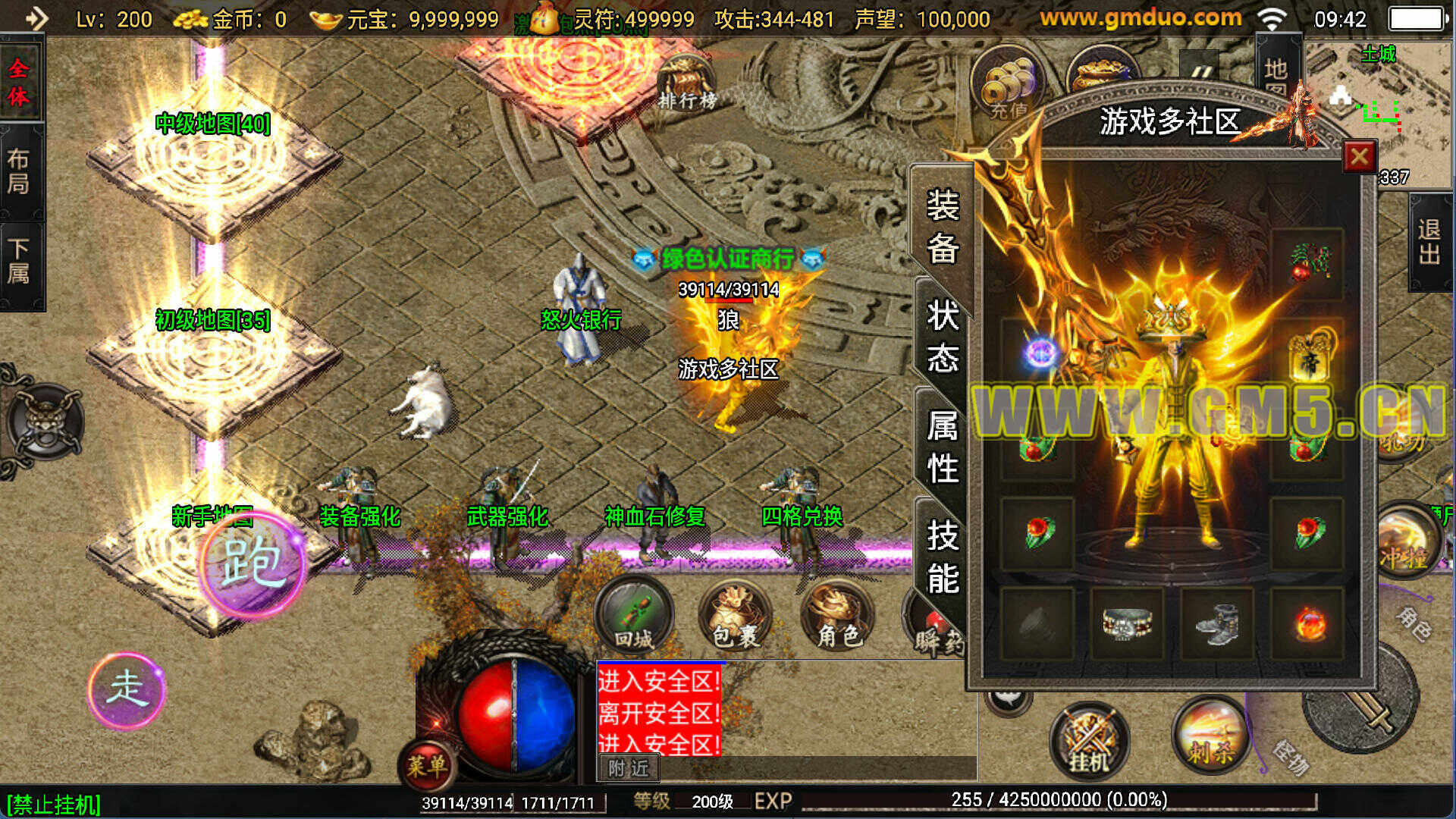1456x819 pixels.
Task: Switch to the 装备 equipment tab
Action: click(943, 227)
